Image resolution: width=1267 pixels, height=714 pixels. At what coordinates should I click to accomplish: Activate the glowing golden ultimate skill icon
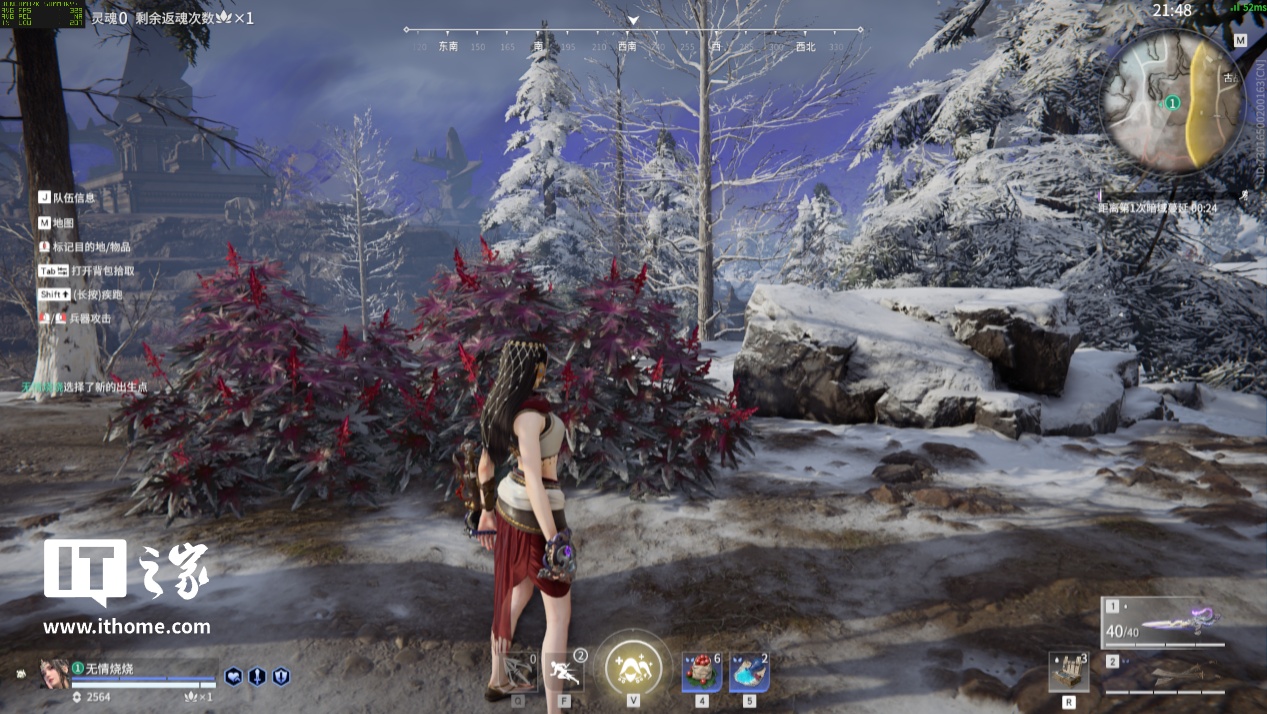[x=633, y=666]
